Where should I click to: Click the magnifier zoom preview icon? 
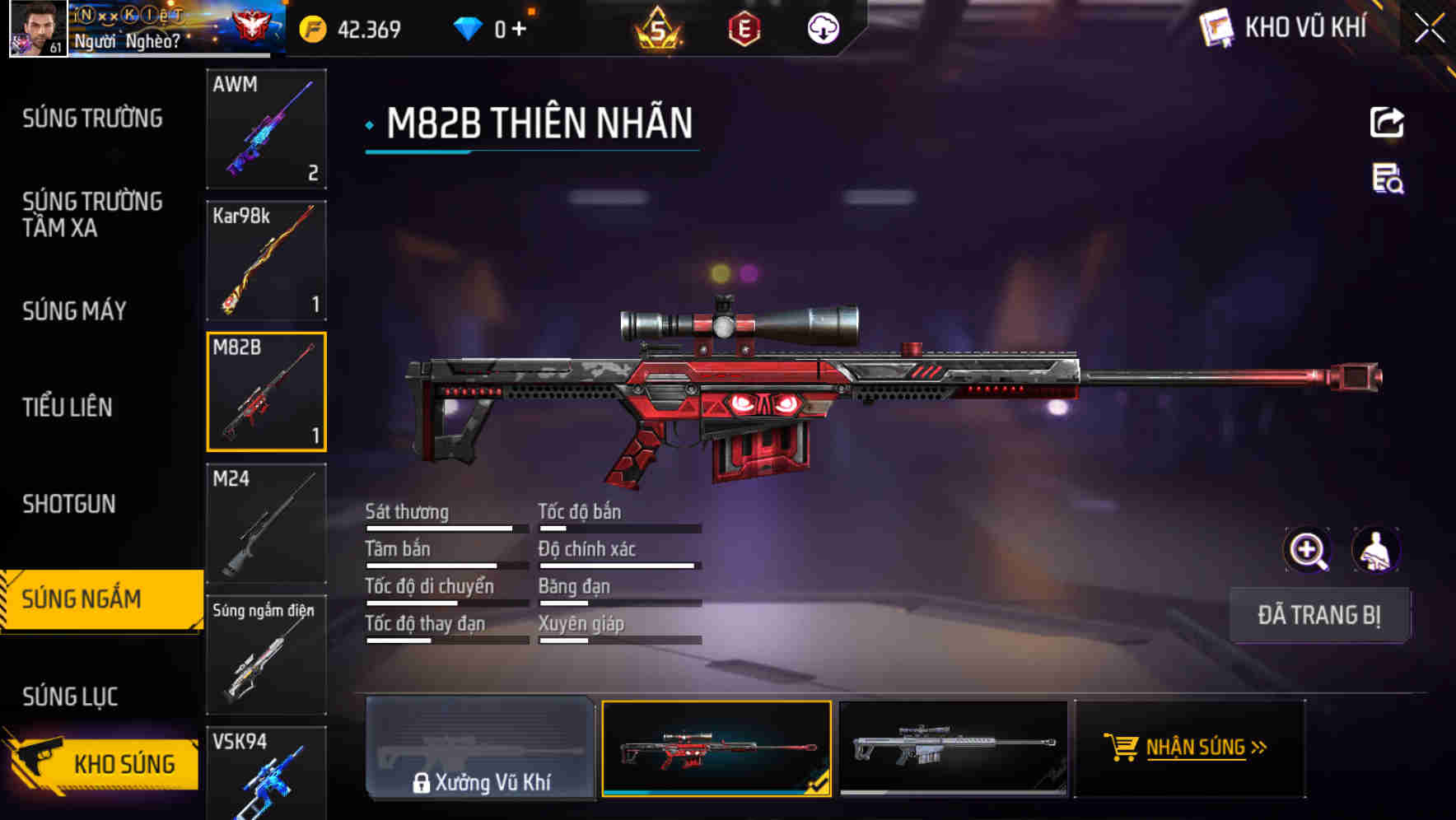(1308, 550)
